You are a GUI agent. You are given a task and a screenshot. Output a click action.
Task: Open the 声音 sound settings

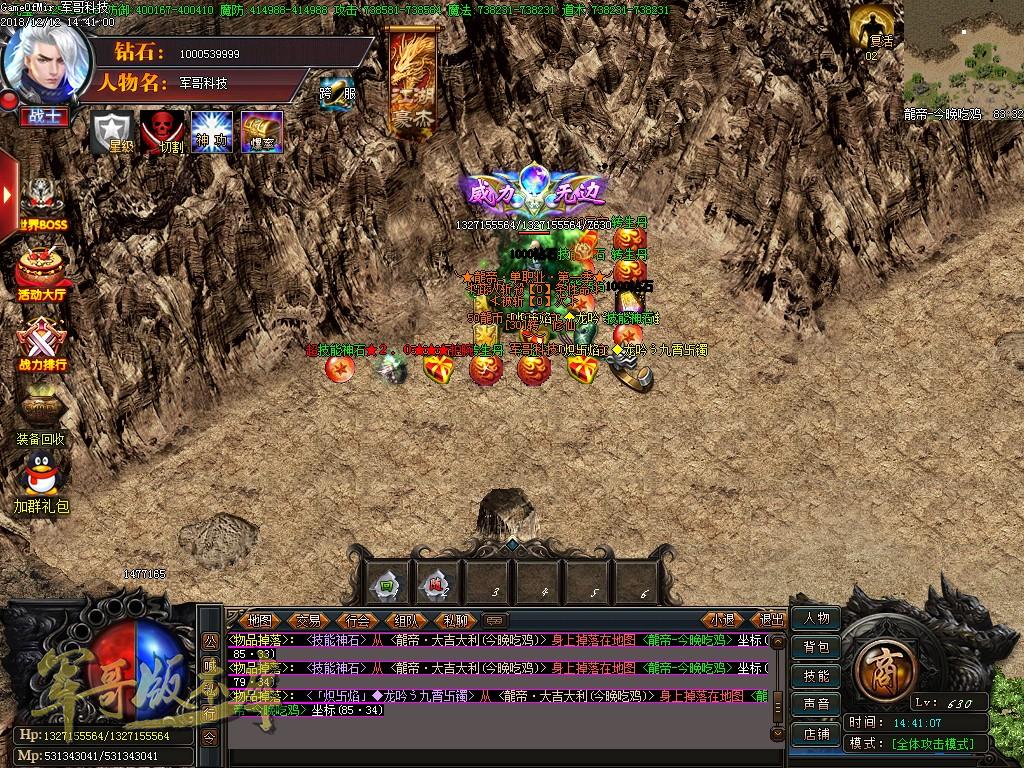(816, 705)
